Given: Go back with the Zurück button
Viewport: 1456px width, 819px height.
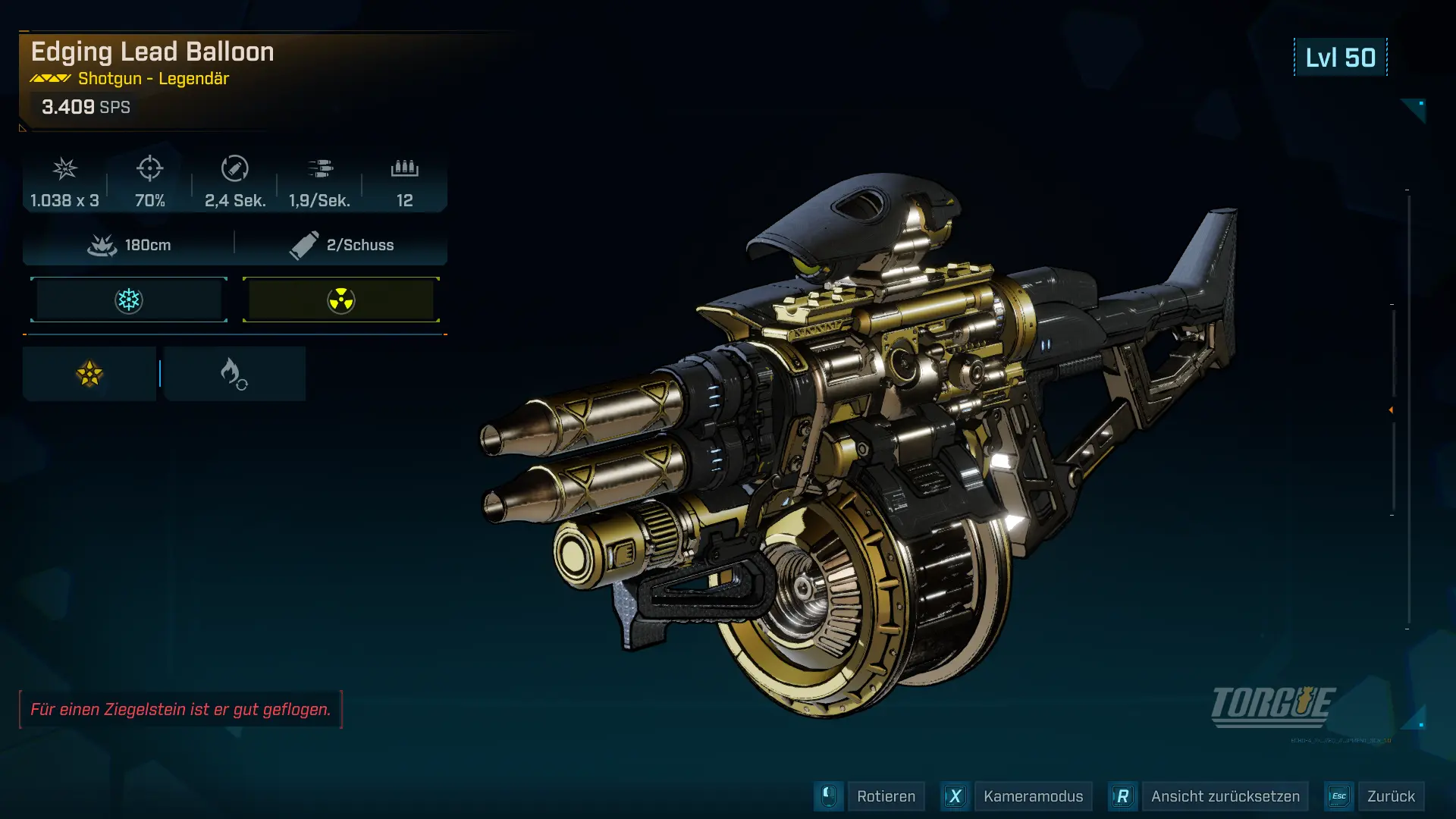Looking at the screenshot, I should 1390,796.
